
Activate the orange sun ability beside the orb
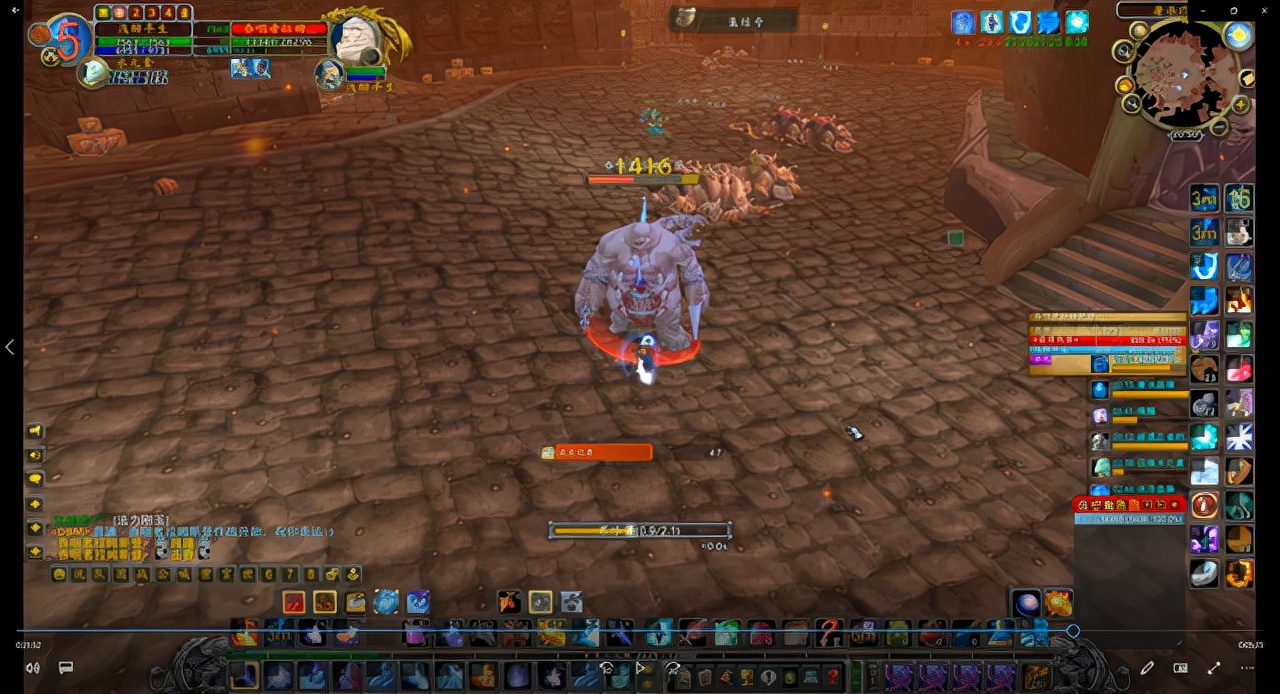1059,603
